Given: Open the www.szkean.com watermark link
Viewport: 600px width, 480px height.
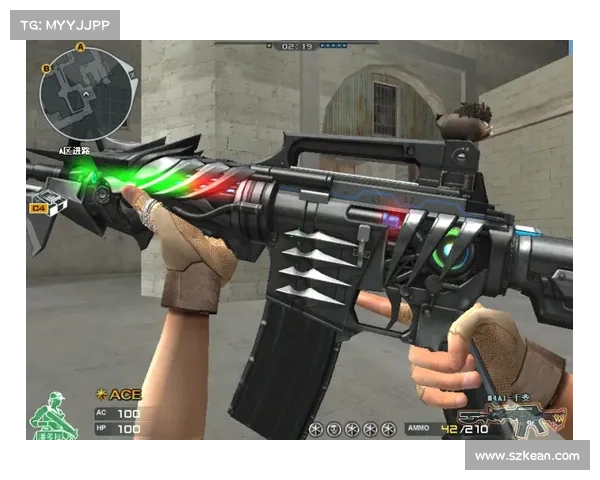Looking at the screenshot, I should 527,456.
